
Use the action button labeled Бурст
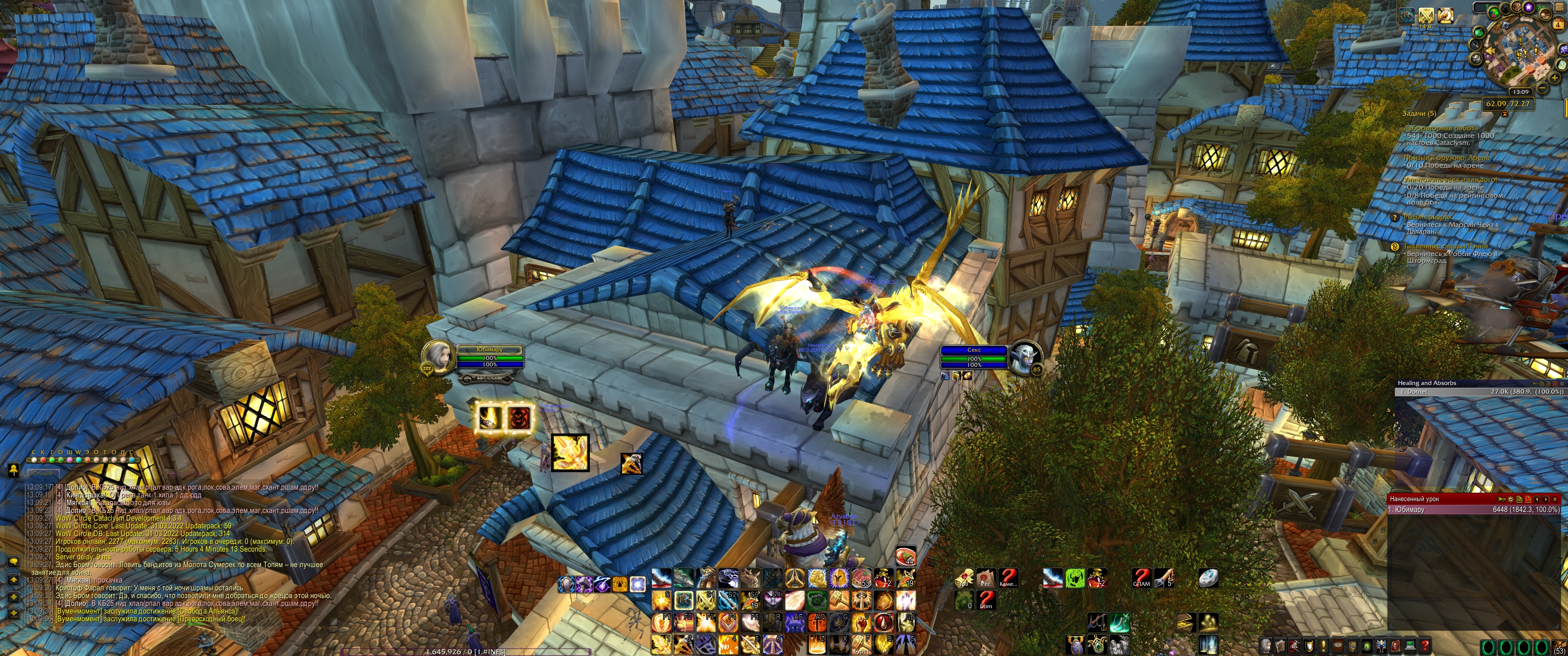pyautogui.click(x=861, y=644)
